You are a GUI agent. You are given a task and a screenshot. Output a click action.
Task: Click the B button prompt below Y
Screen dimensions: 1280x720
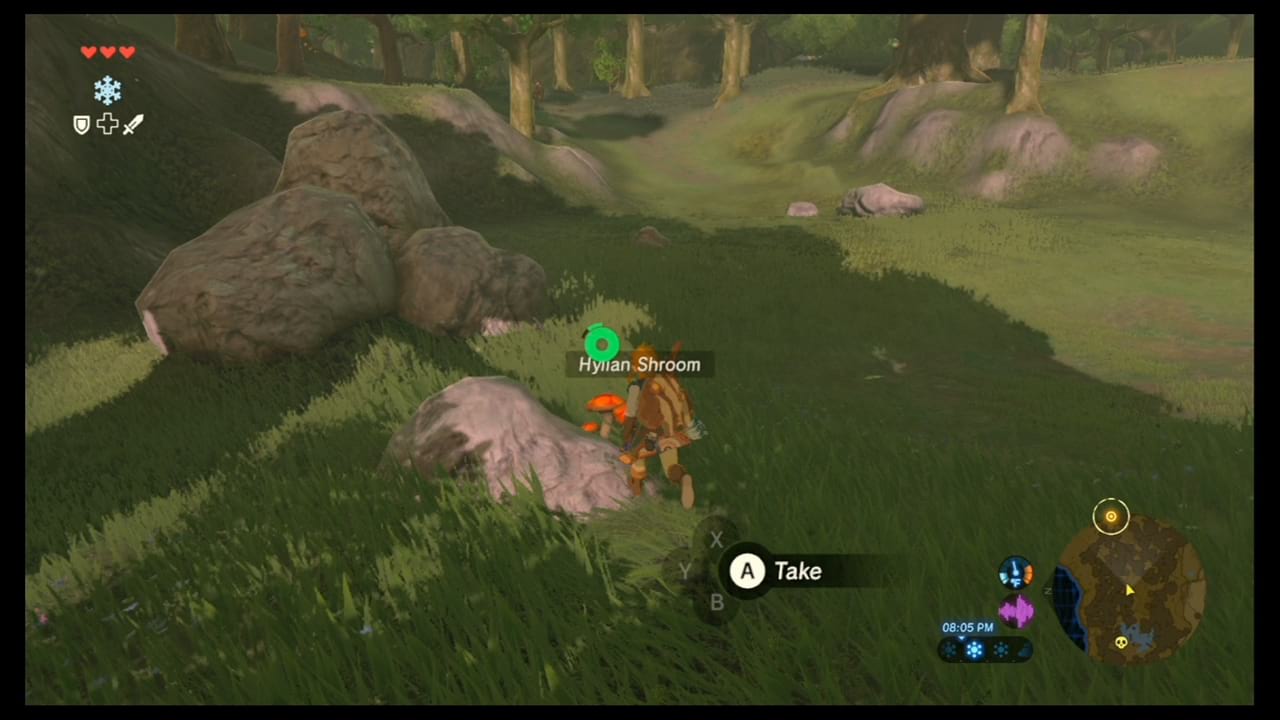click(x=716, y=602)
